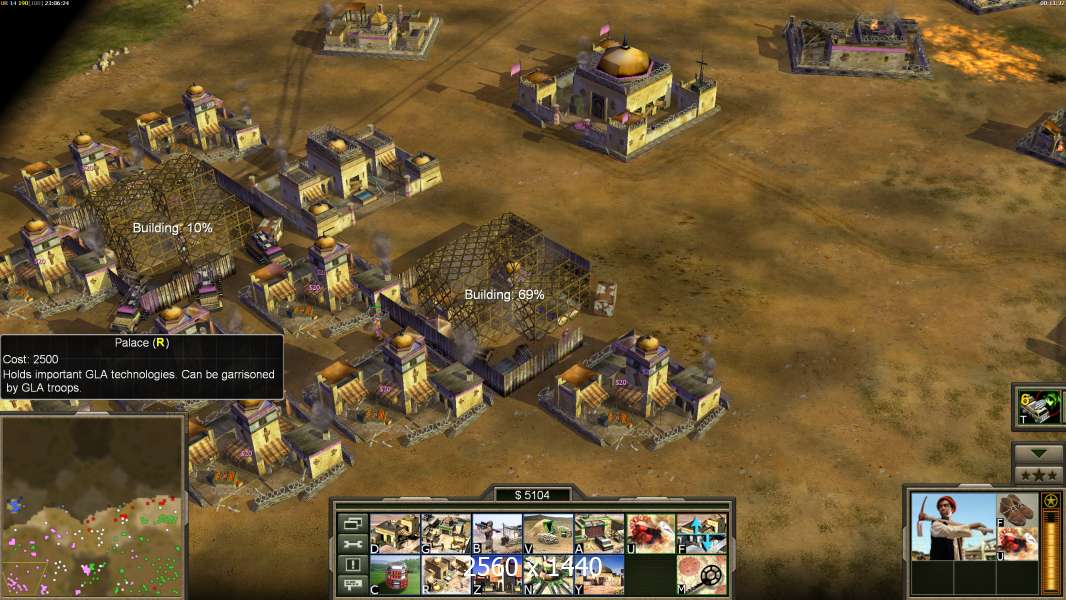Select the compound build icon marked G
The image size is (1066, 600).
click(x=446, y=533)
